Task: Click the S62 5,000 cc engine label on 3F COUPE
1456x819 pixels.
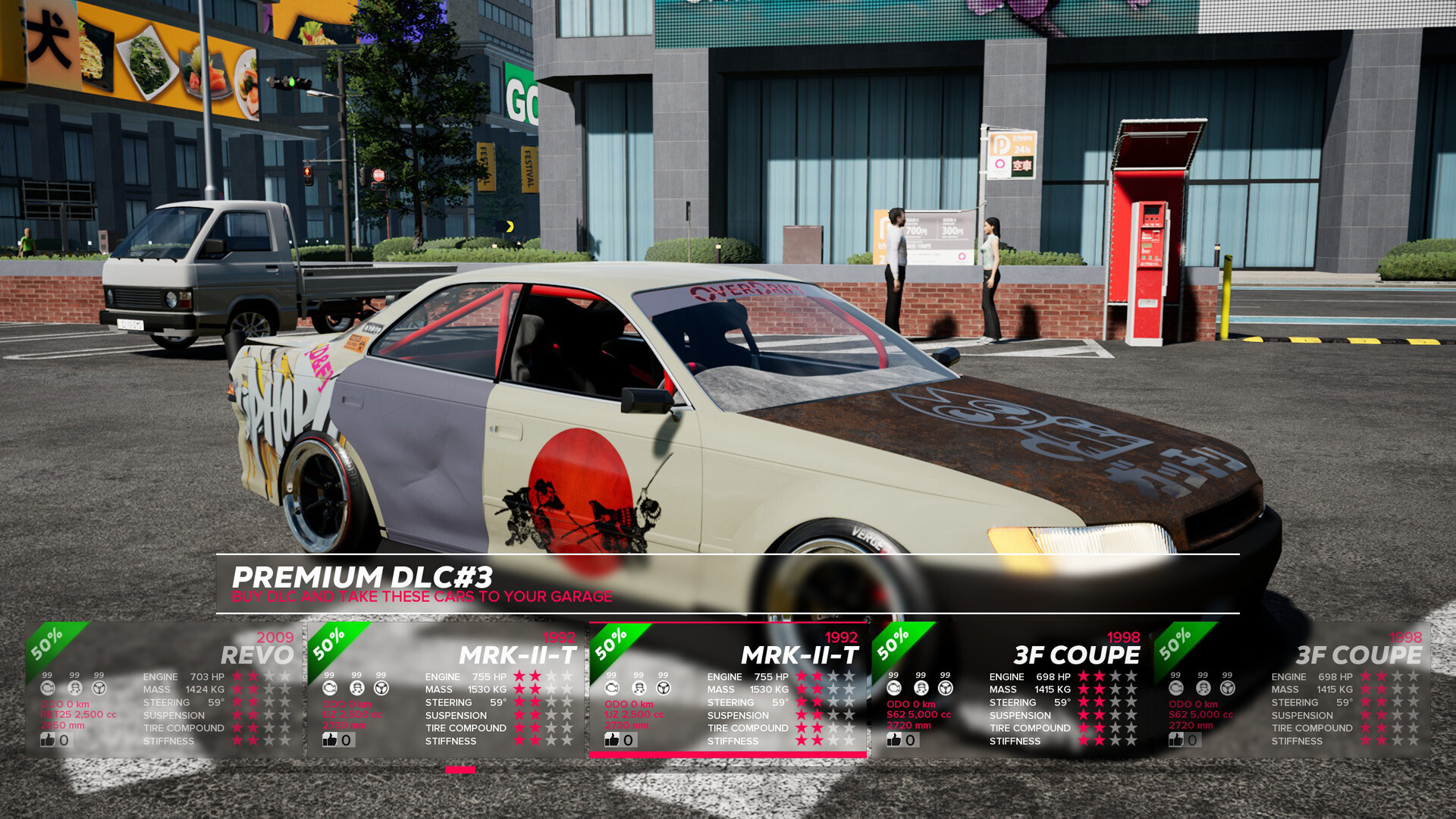Action: click(x=918, y=714)
